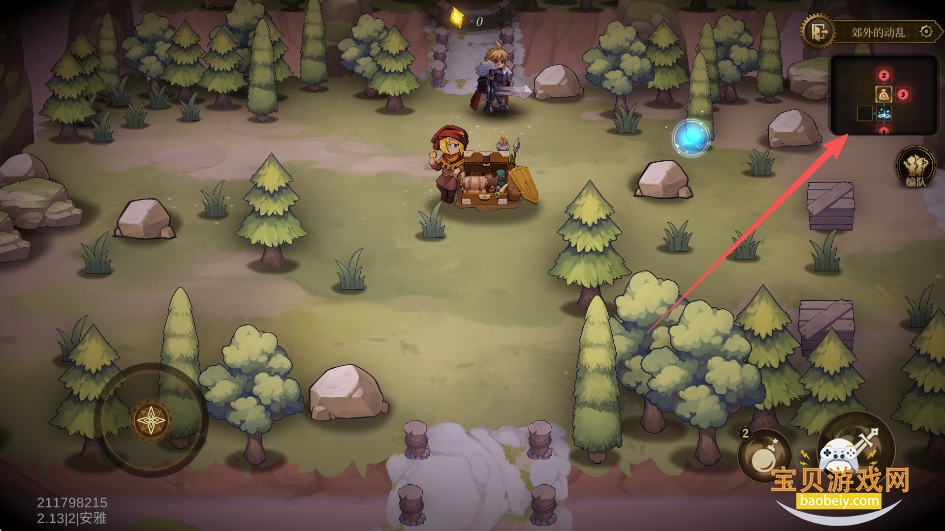This screenshot has height=531, width=945.
Task: Tap the virtual joystick center knob
Action: pyautogui.click(x=151, y=420)
